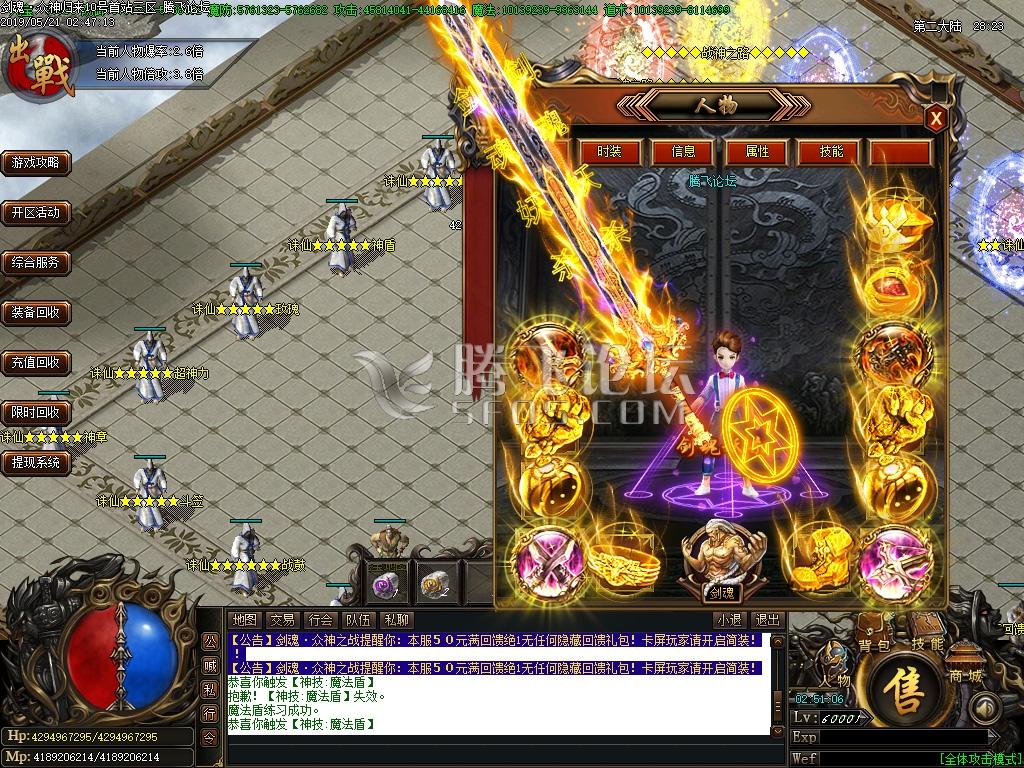This screenshot has height=768, width=1024.
Task: Open the 装备回收 side menu
Action: click(x=36, y=312)
